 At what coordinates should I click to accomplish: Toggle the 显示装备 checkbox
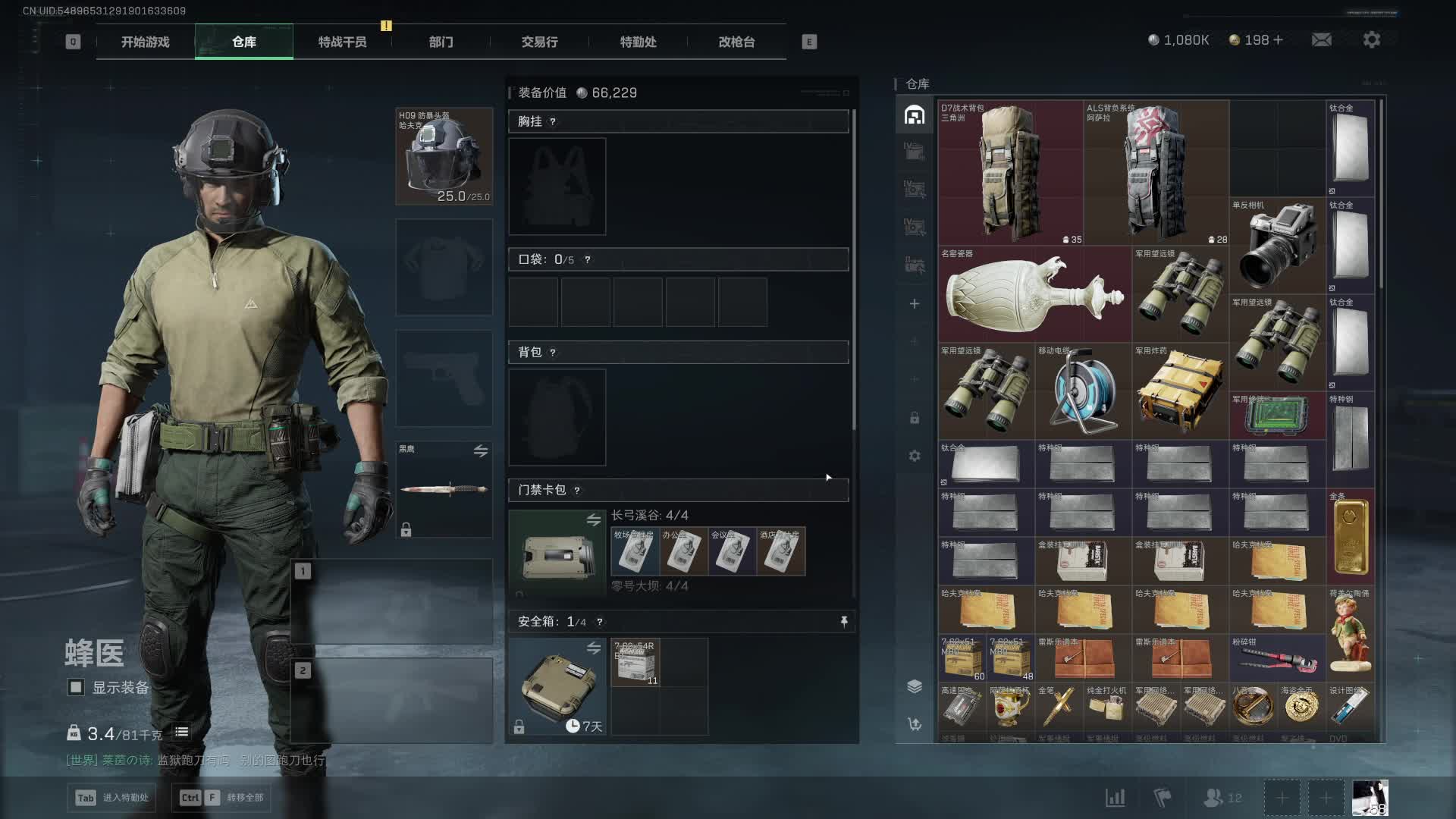(76, 687)
